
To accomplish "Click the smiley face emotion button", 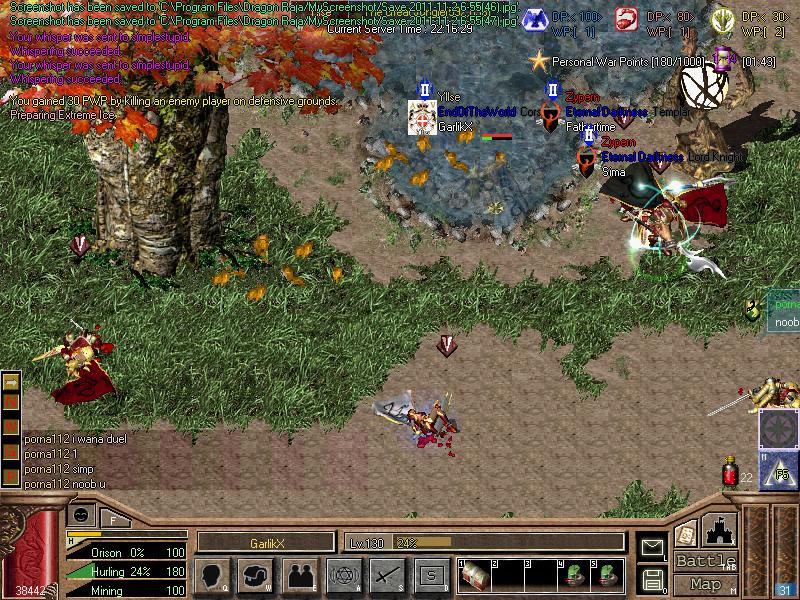I will [x=81, y=516].
